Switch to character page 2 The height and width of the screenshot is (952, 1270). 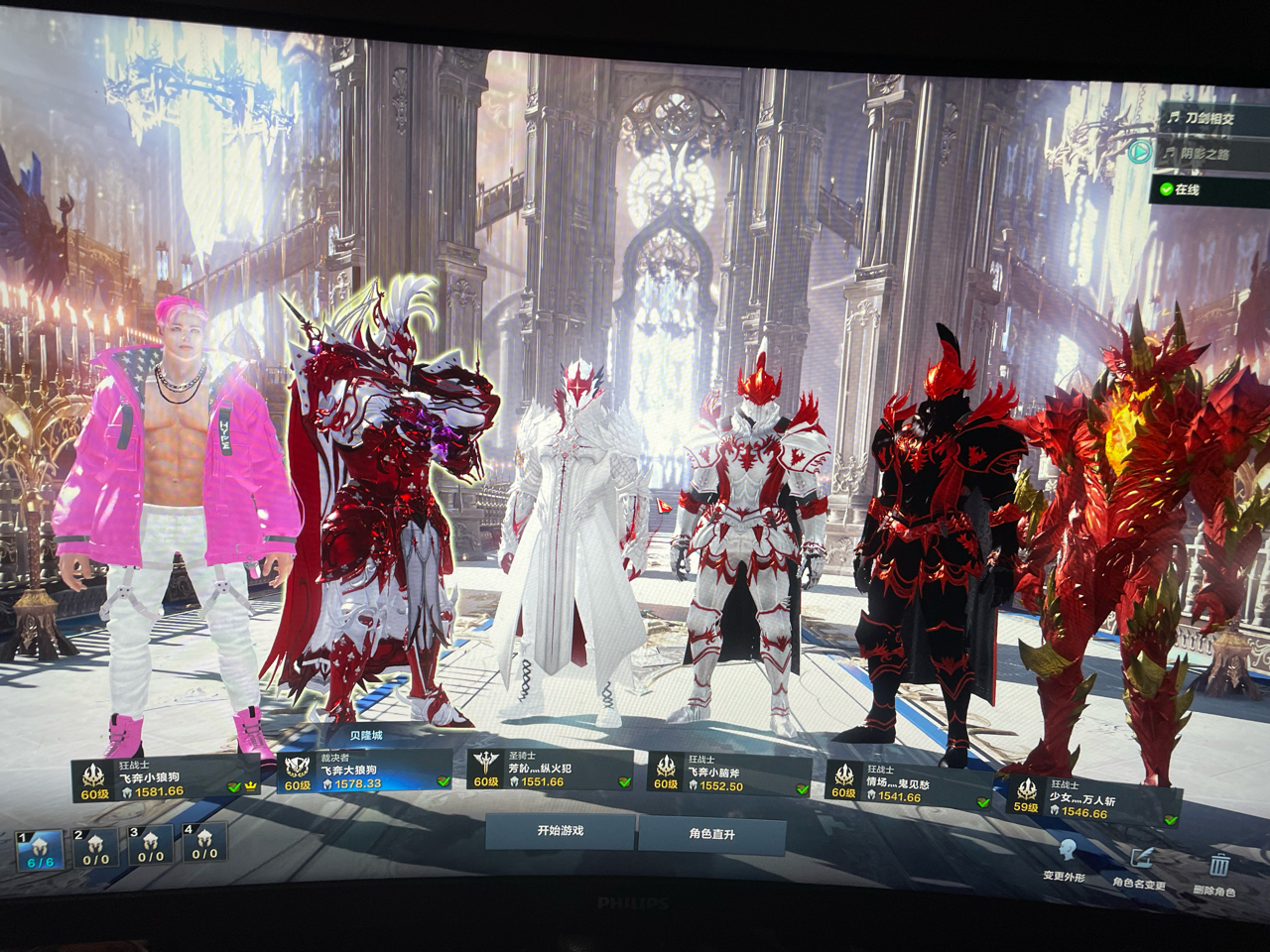tap(95, 848)
